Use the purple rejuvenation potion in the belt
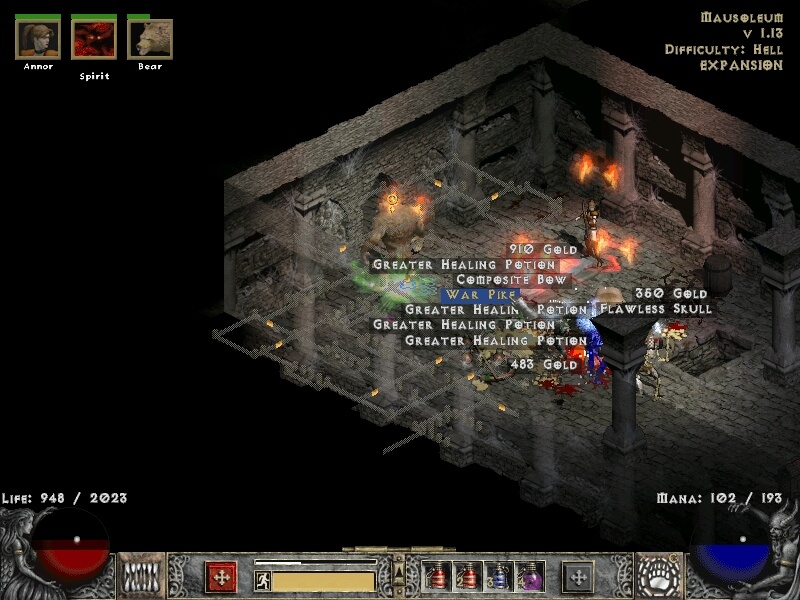Screen dimensions: 800x600 click(531, 576)
